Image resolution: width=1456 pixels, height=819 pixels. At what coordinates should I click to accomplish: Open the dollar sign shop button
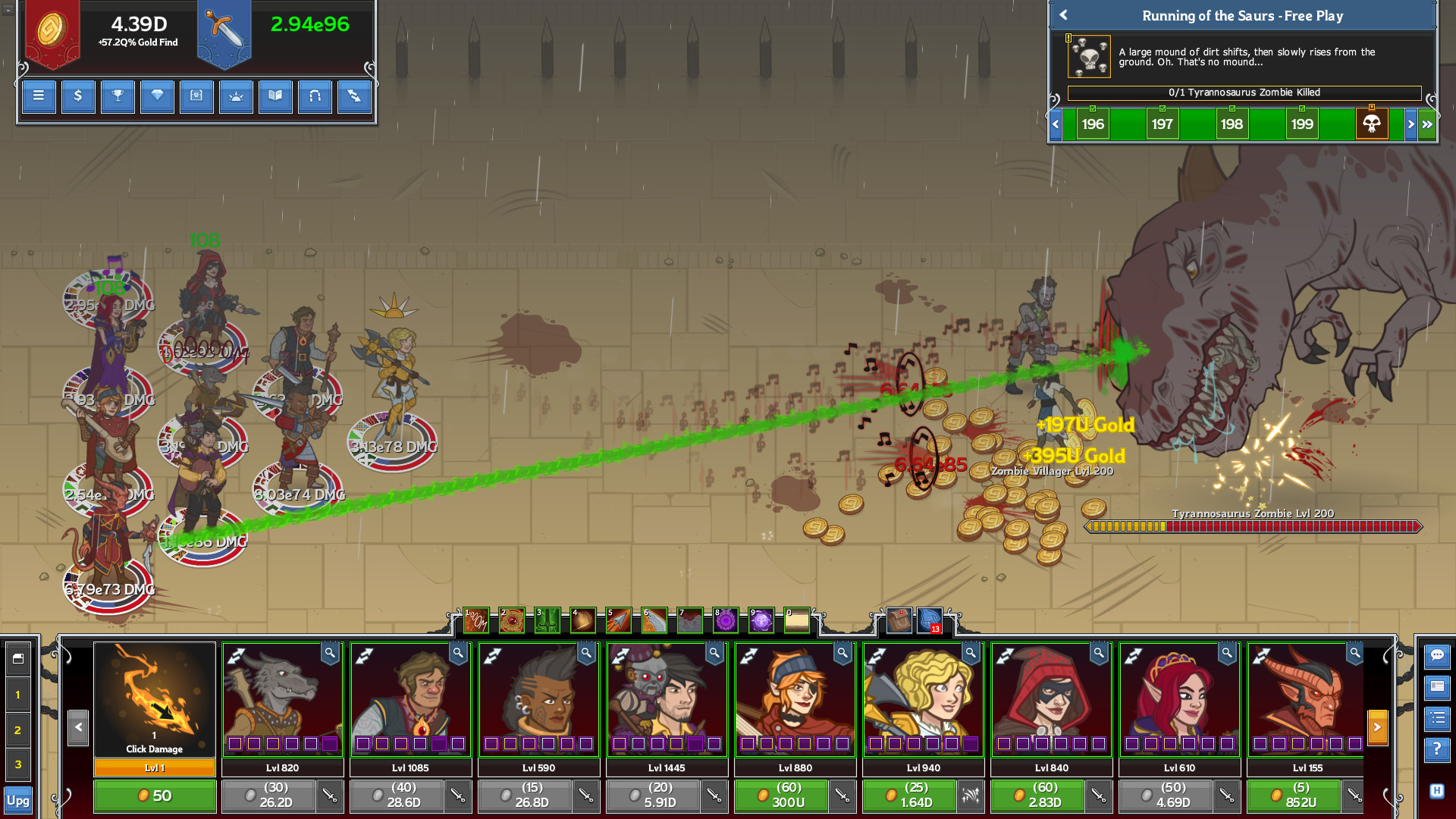coord(78,96)
